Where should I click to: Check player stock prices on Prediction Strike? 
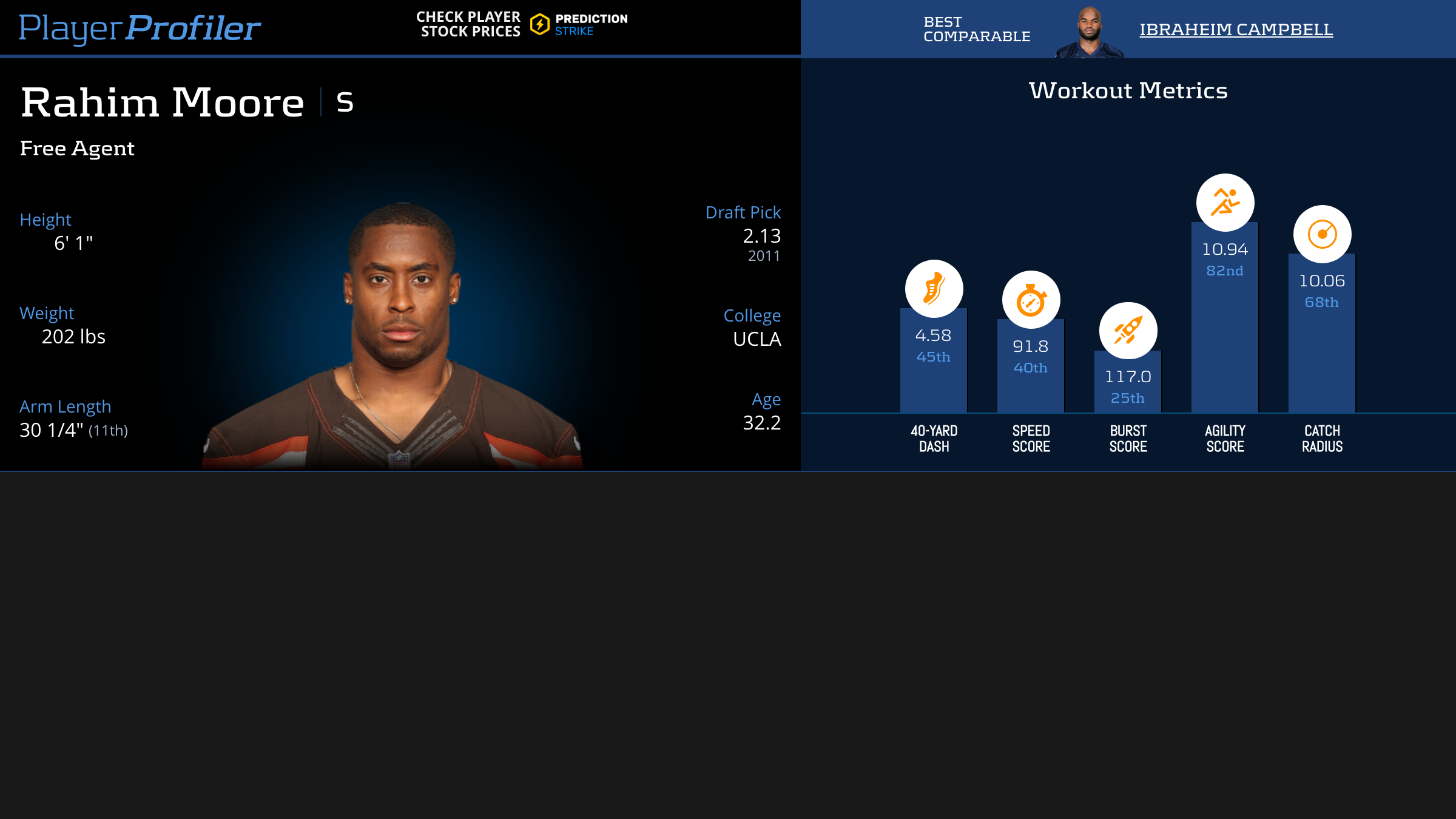pos(522,24)
